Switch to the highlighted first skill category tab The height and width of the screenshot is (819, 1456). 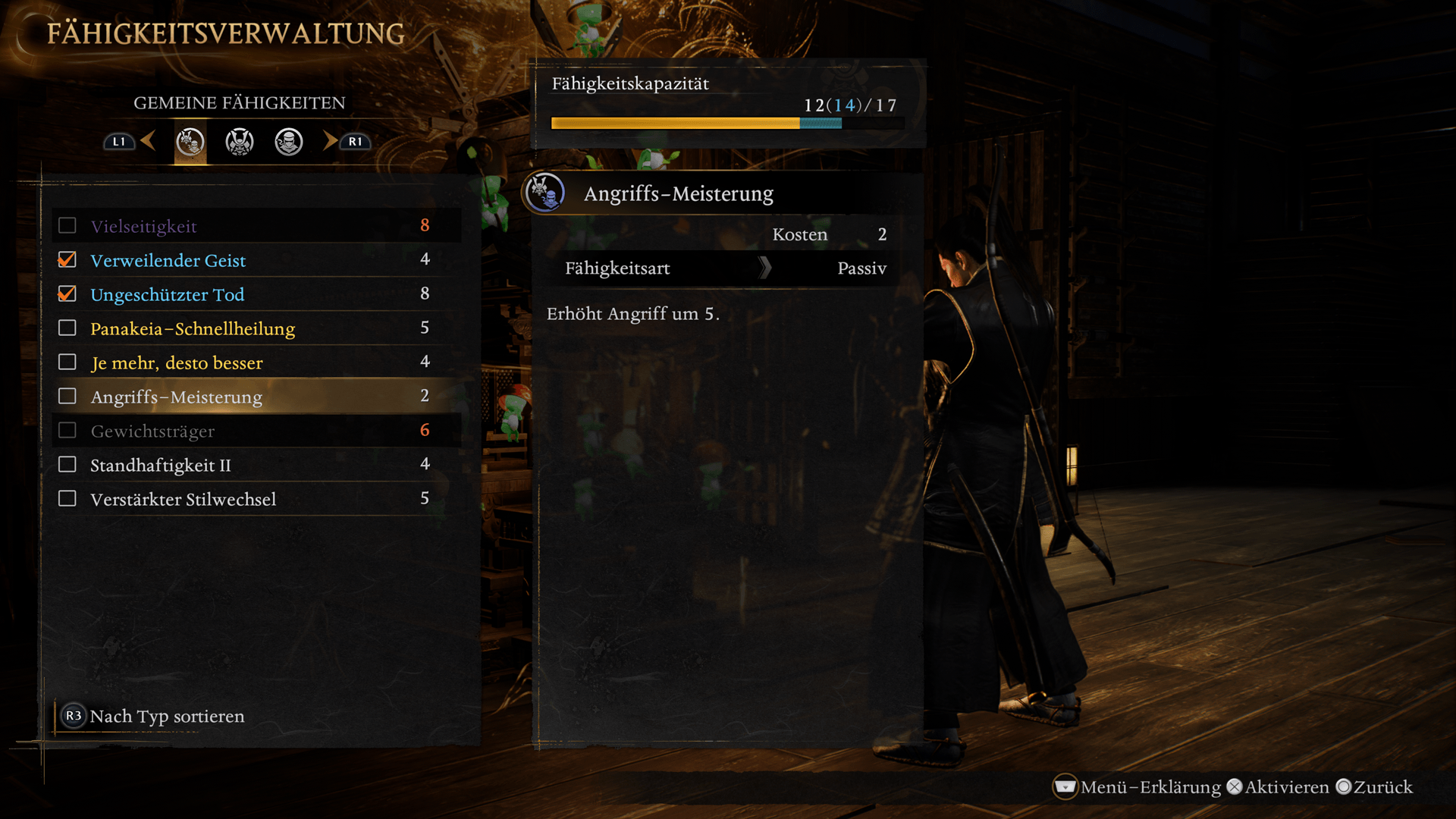(x=190, y=142)
